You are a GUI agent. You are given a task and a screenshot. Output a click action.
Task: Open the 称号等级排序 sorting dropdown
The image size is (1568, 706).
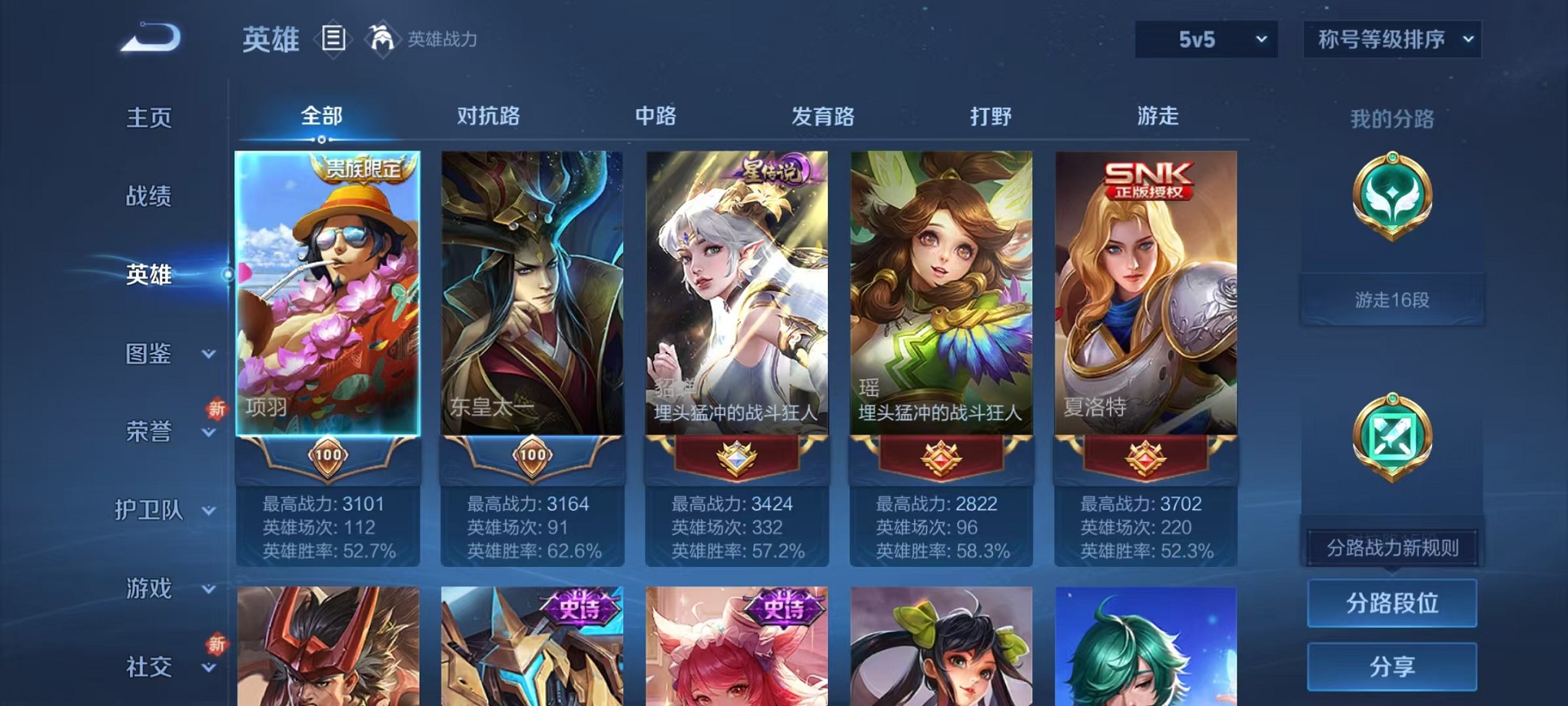tap(1391, 37)
